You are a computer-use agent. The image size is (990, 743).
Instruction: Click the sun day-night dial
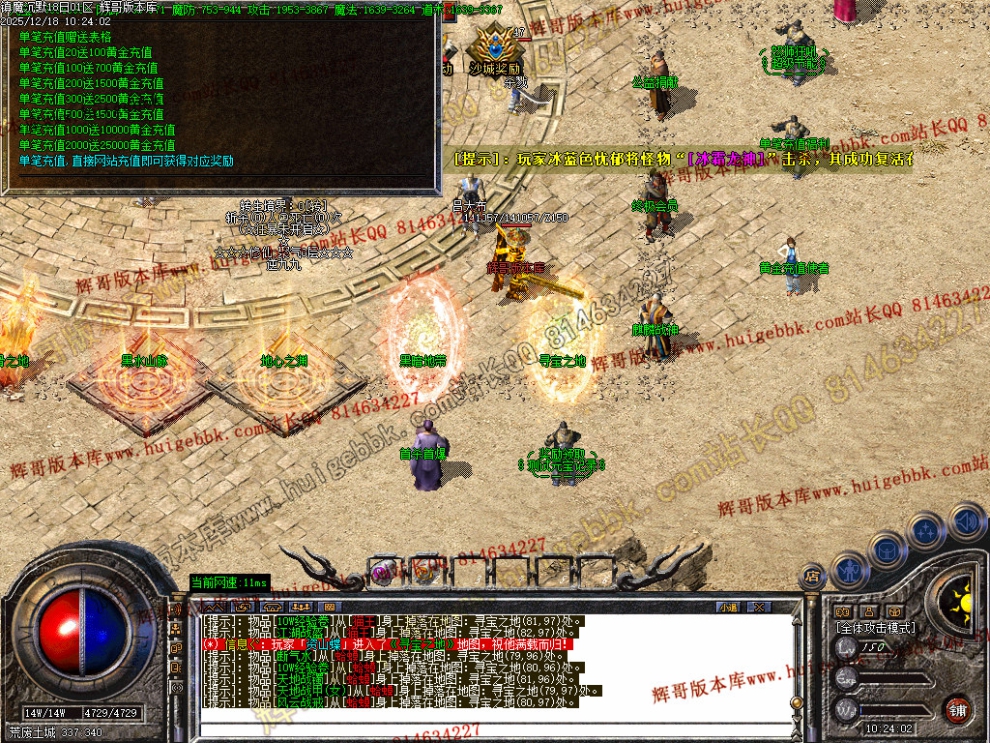961,602
